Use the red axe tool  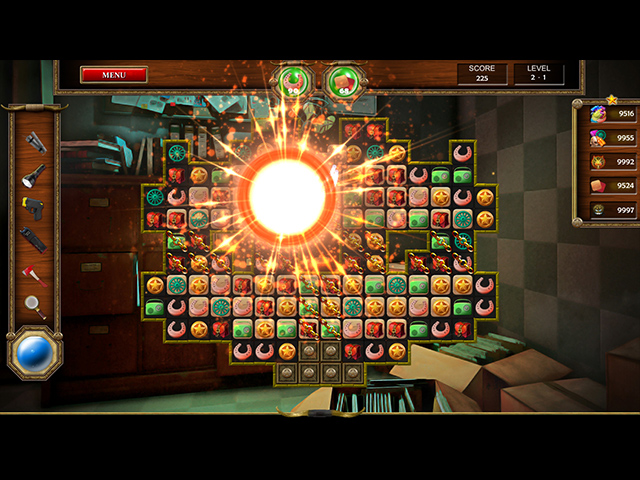[35, 274]
